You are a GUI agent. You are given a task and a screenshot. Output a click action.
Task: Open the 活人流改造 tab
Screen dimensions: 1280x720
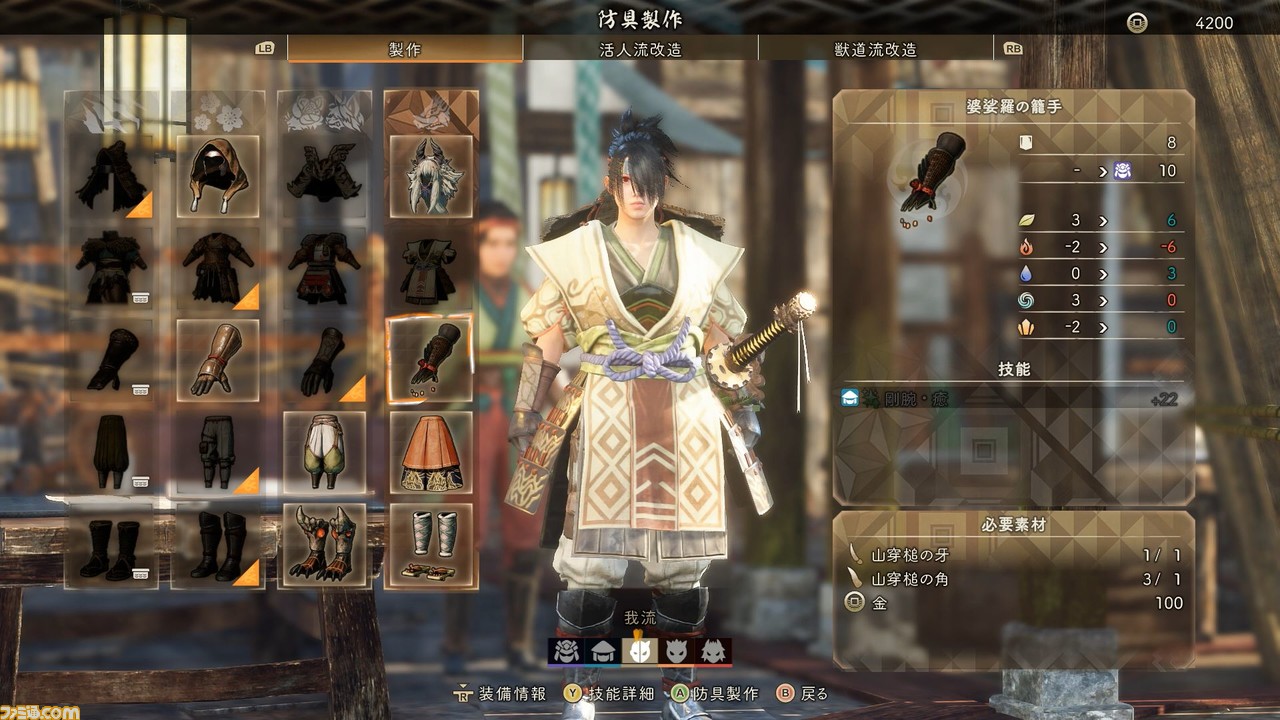[x=640, y=49]
